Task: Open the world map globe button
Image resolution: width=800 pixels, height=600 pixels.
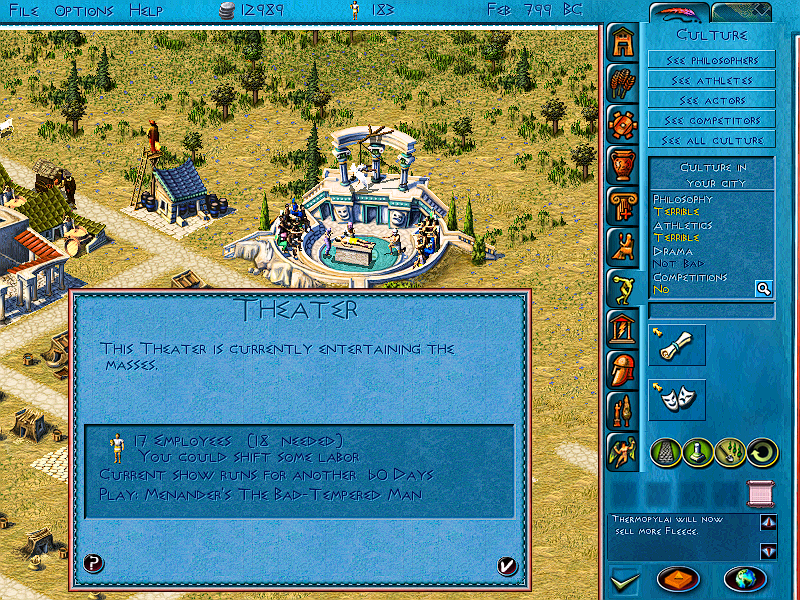Action: (744, 579)
